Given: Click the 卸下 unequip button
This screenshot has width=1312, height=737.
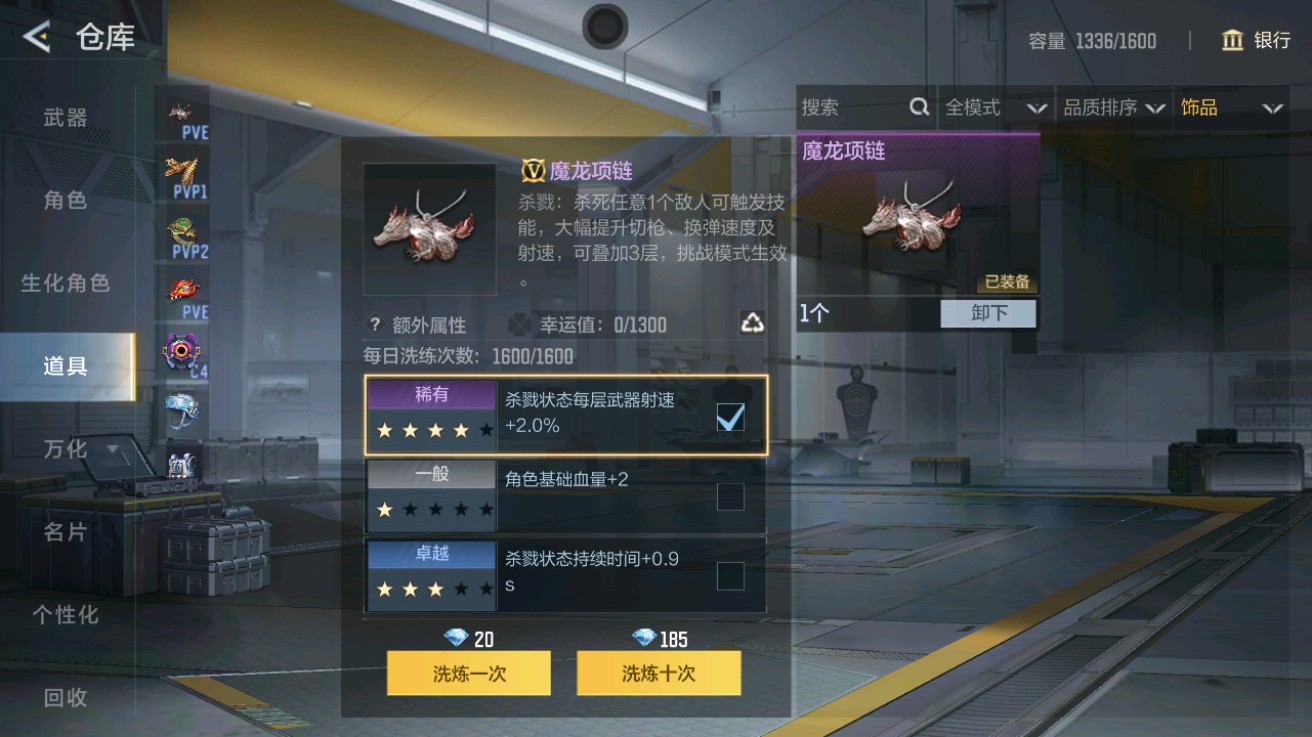Looking at the screenshot, I should click(x=988, y=314).
